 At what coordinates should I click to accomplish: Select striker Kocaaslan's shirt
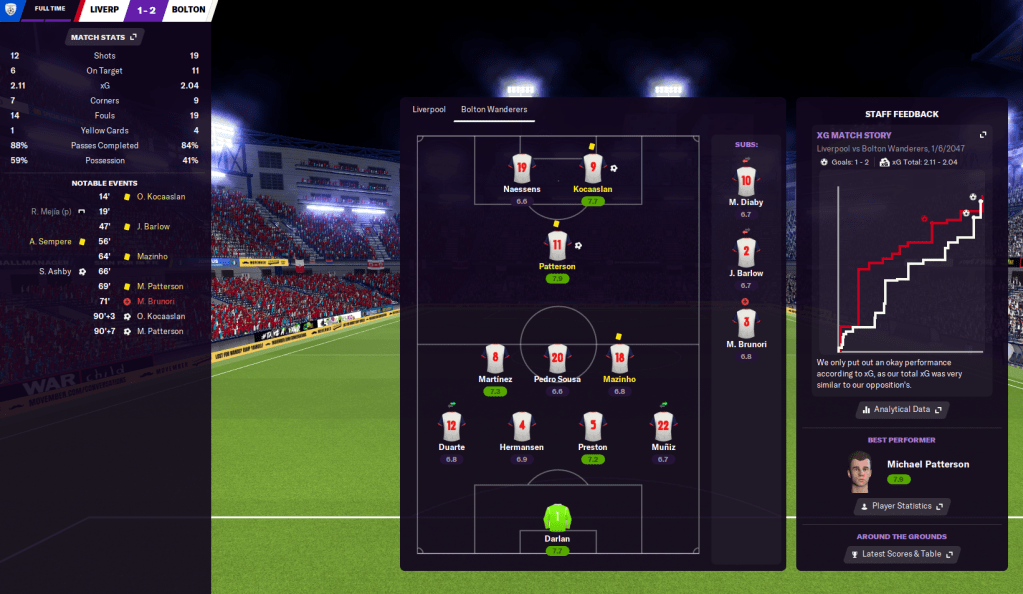[593, 167]
